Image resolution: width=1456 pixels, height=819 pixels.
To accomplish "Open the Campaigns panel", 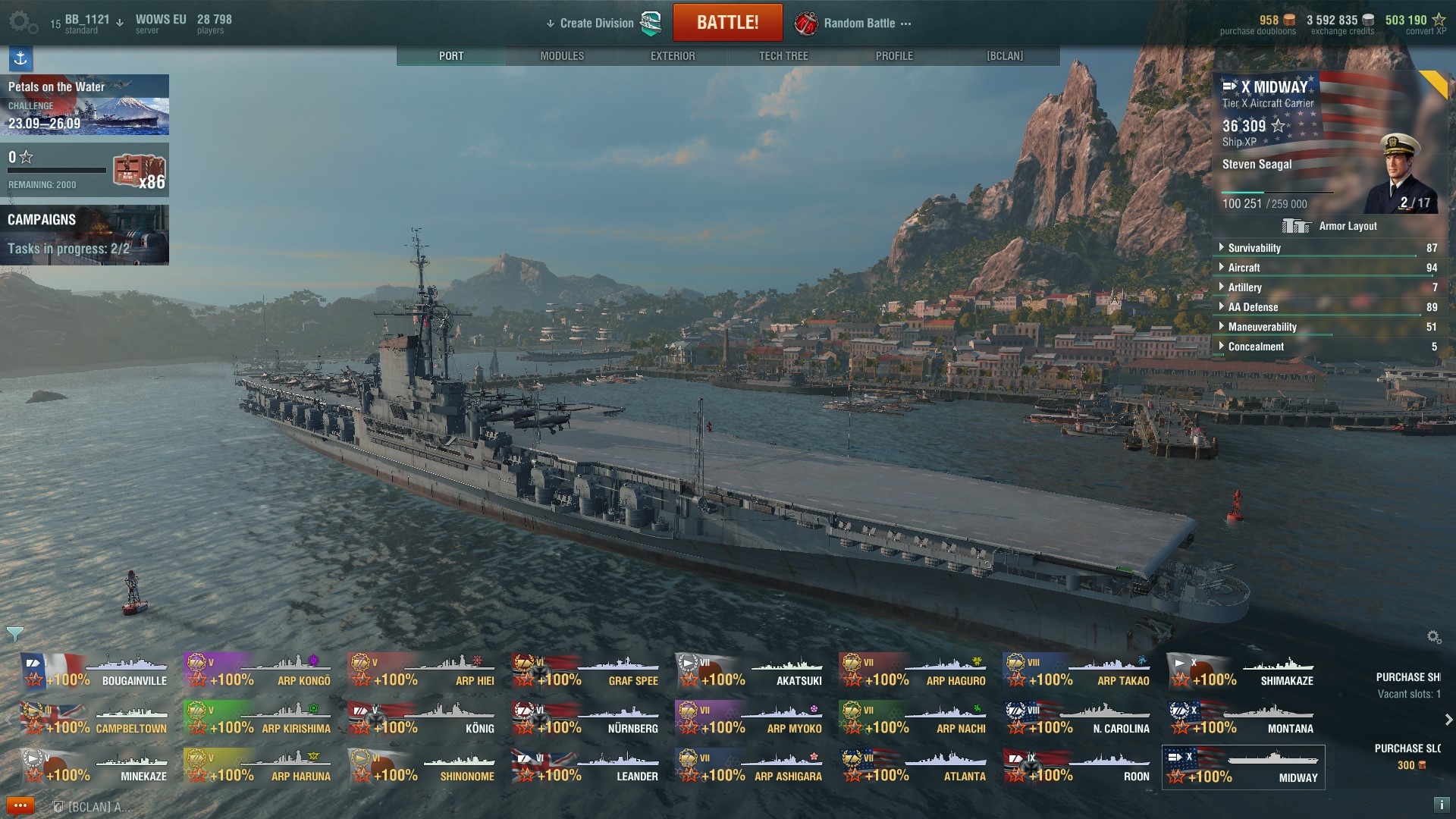I will click(84, 234).
